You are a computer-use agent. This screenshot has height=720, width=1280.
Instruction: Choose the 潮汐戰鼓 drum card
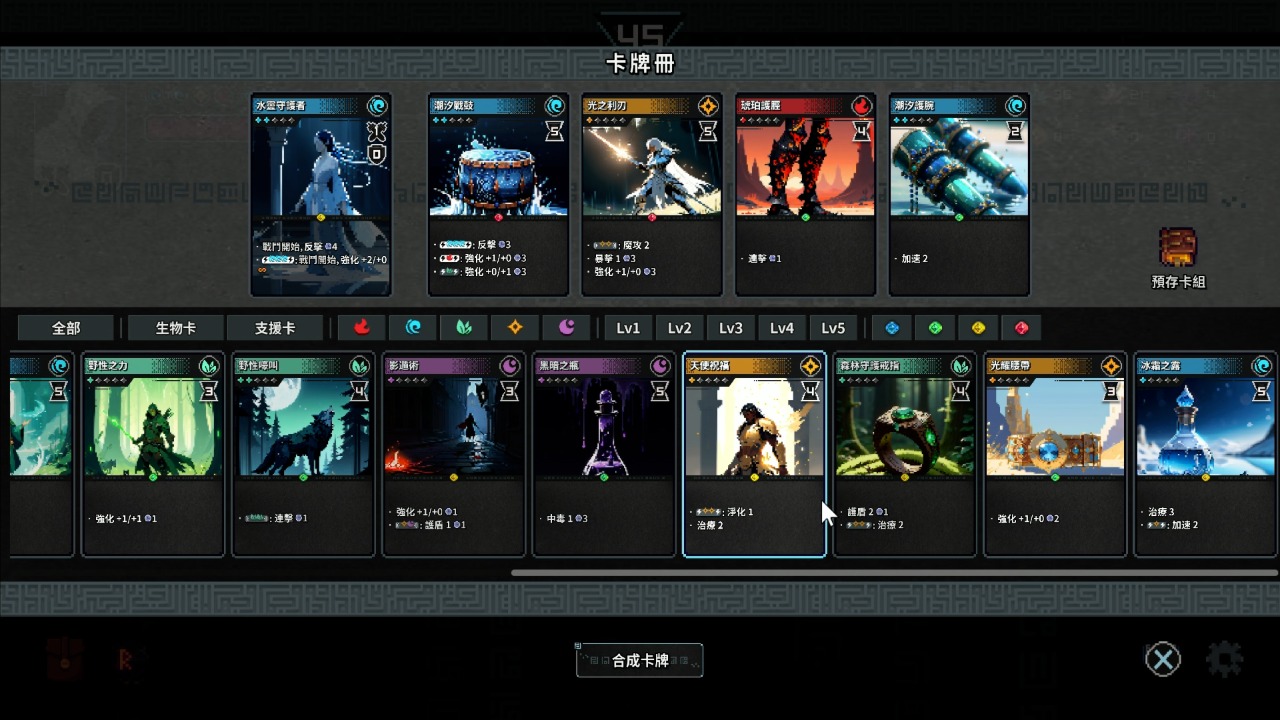[x=498, y=195]
